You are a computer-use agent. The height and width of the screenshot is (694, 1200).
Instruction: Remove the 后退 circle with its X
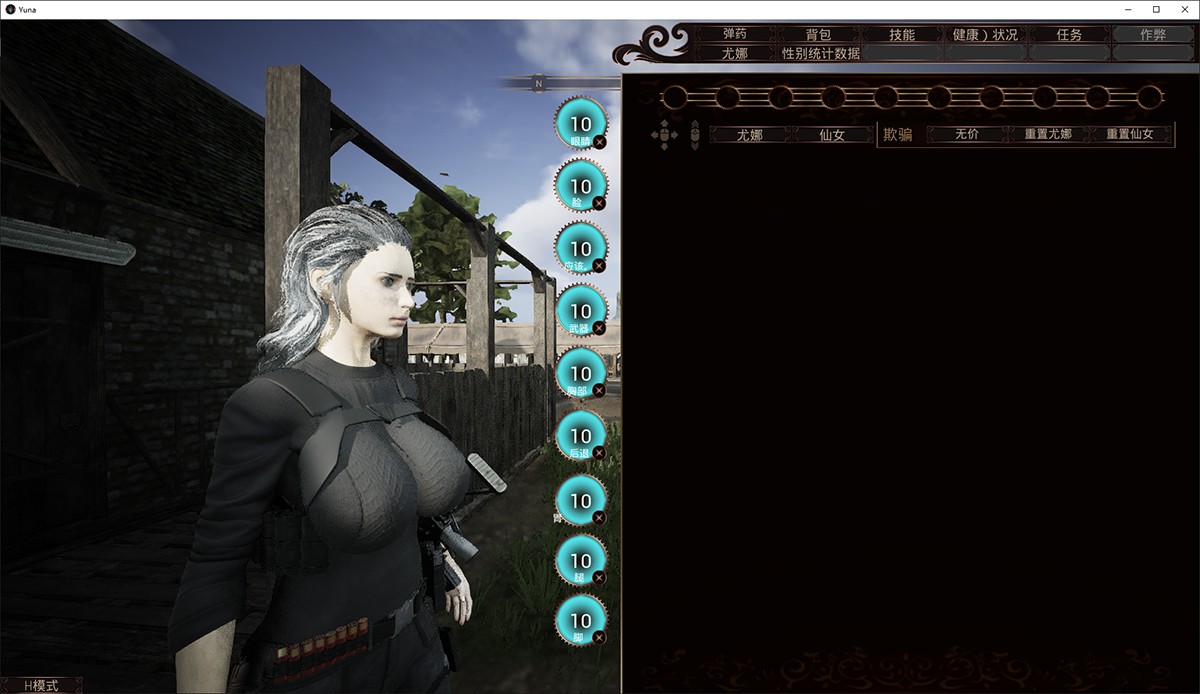click(x=599, y=453)
